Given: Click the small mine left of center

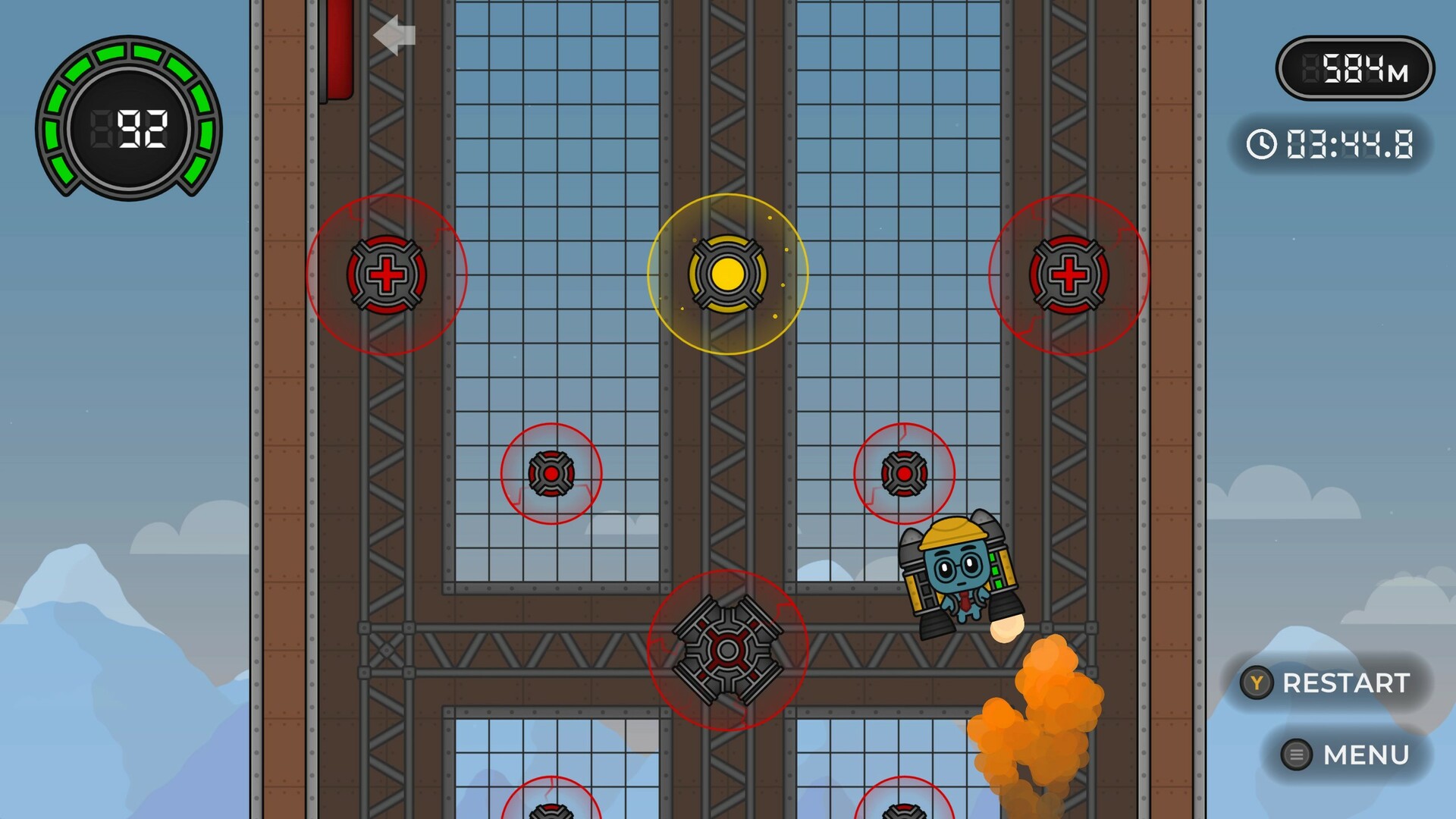Looking at the screenshot, I should pyautogui.click(x=551, y=473).
